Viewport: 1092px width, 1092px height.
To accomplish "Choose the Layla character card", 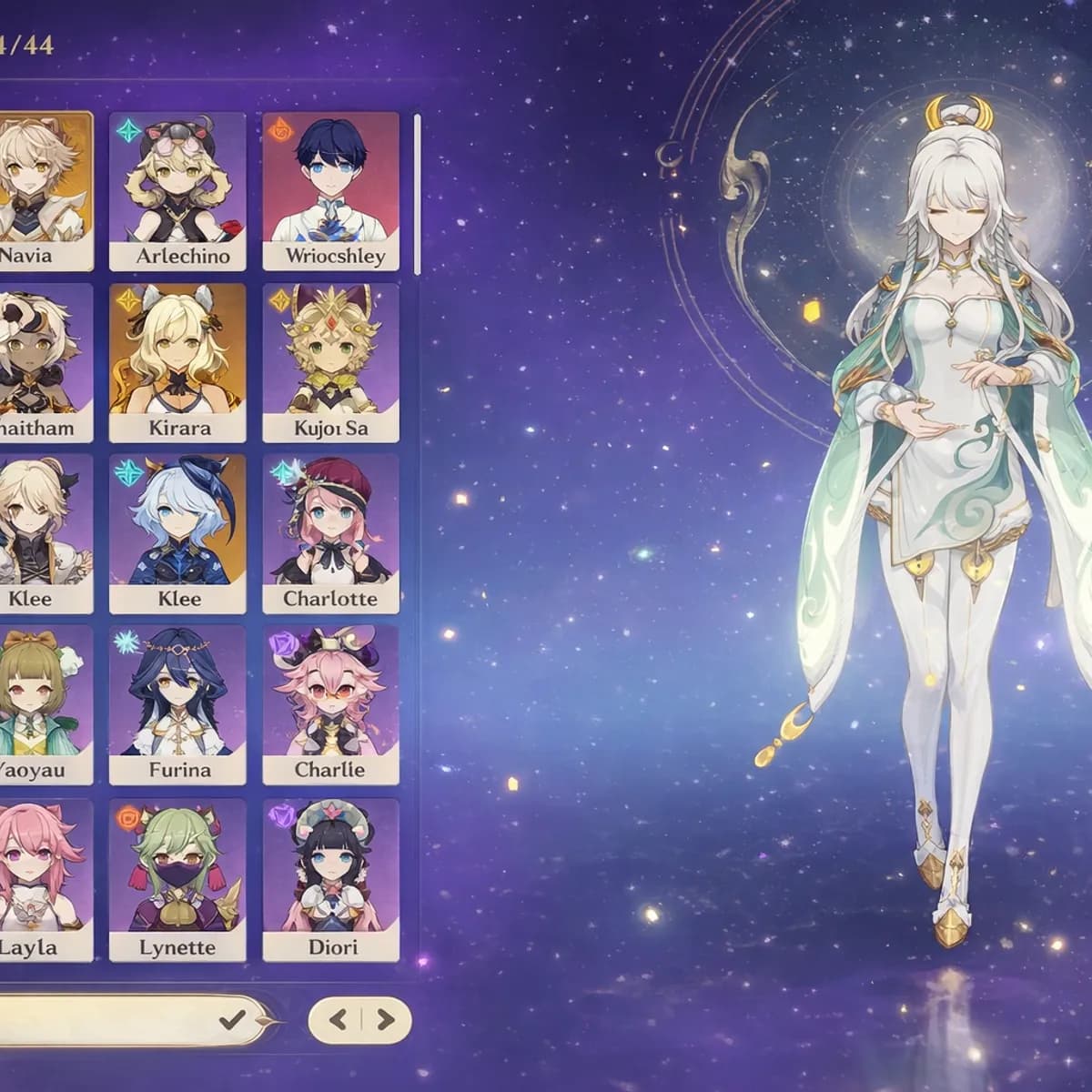I will coord(44,895).
